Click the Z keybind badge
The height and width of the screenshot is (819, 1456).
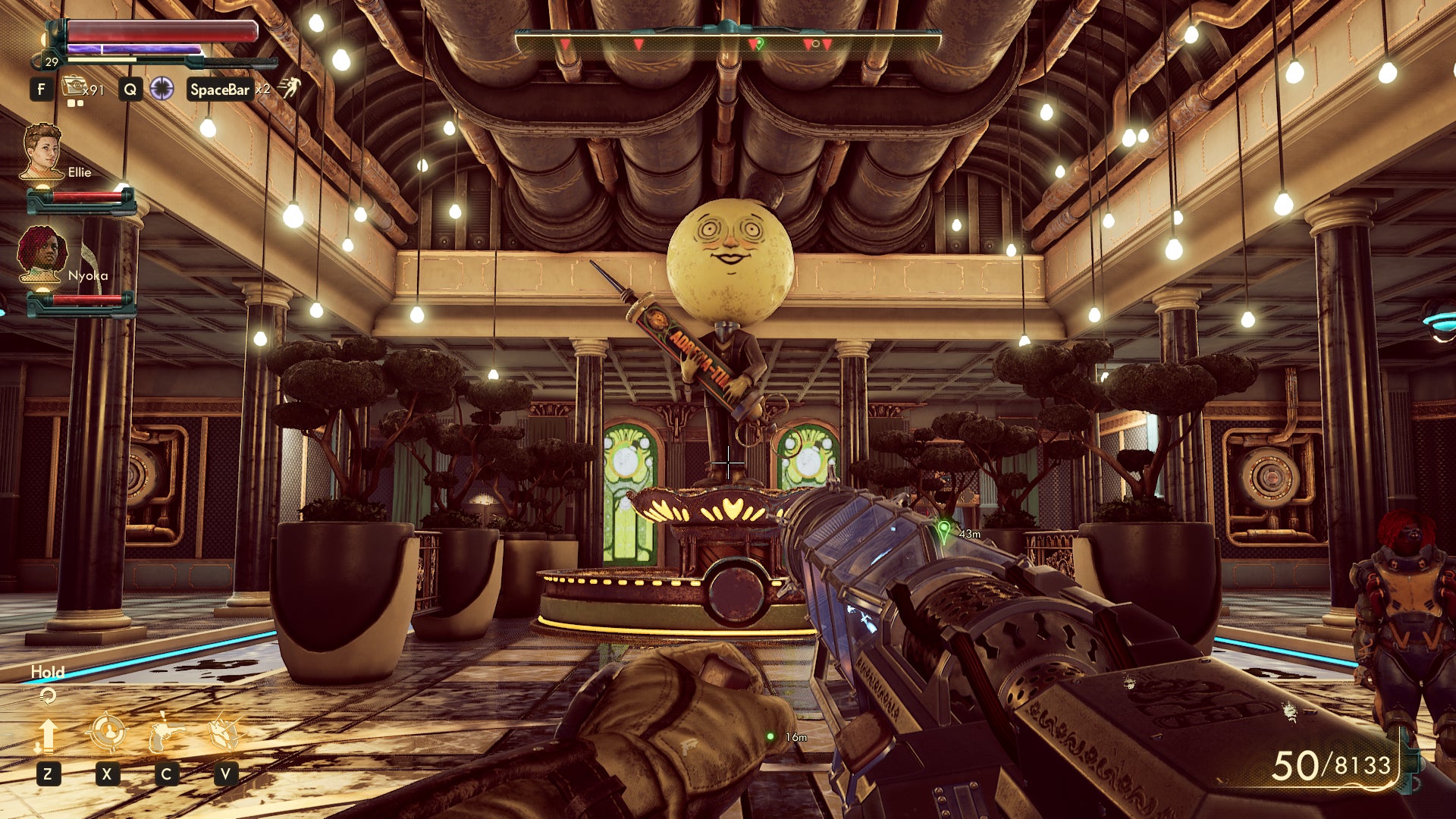pyautogui.click(x=49, y=775)
